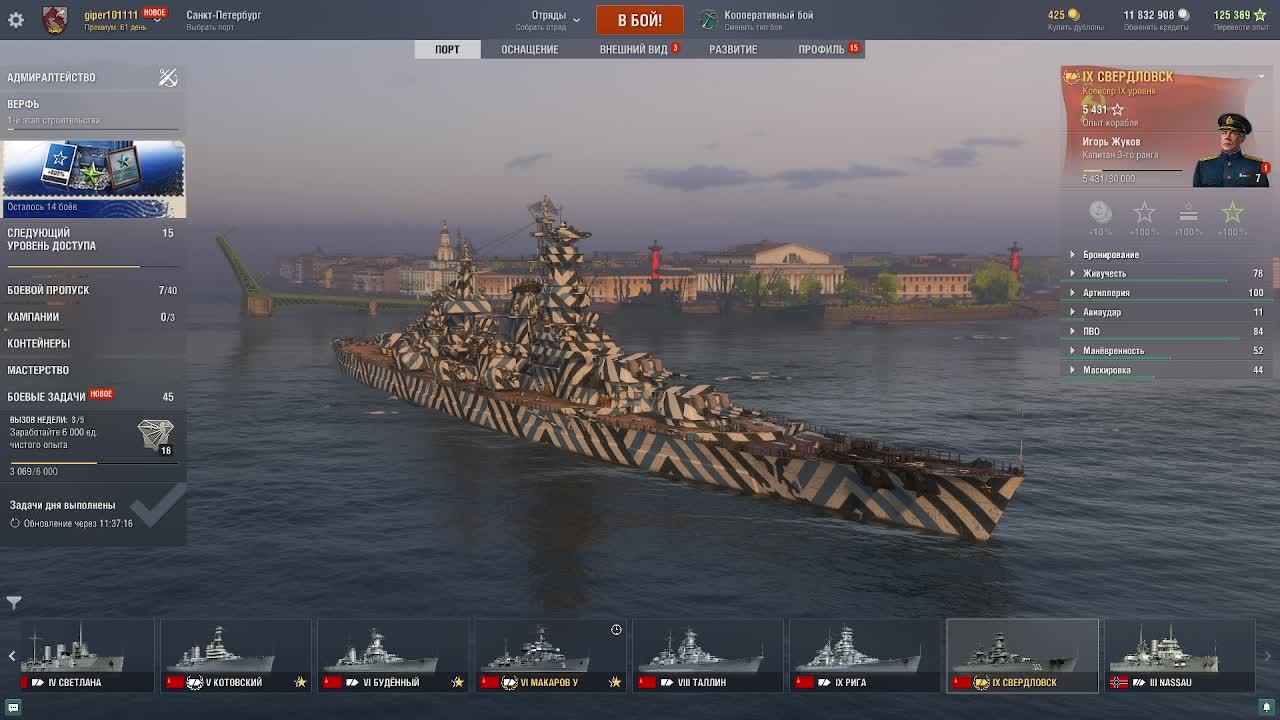Screen dimensions: 1280x720
Task: Open the Контейнеры menu entry
Action: (39, 343)
